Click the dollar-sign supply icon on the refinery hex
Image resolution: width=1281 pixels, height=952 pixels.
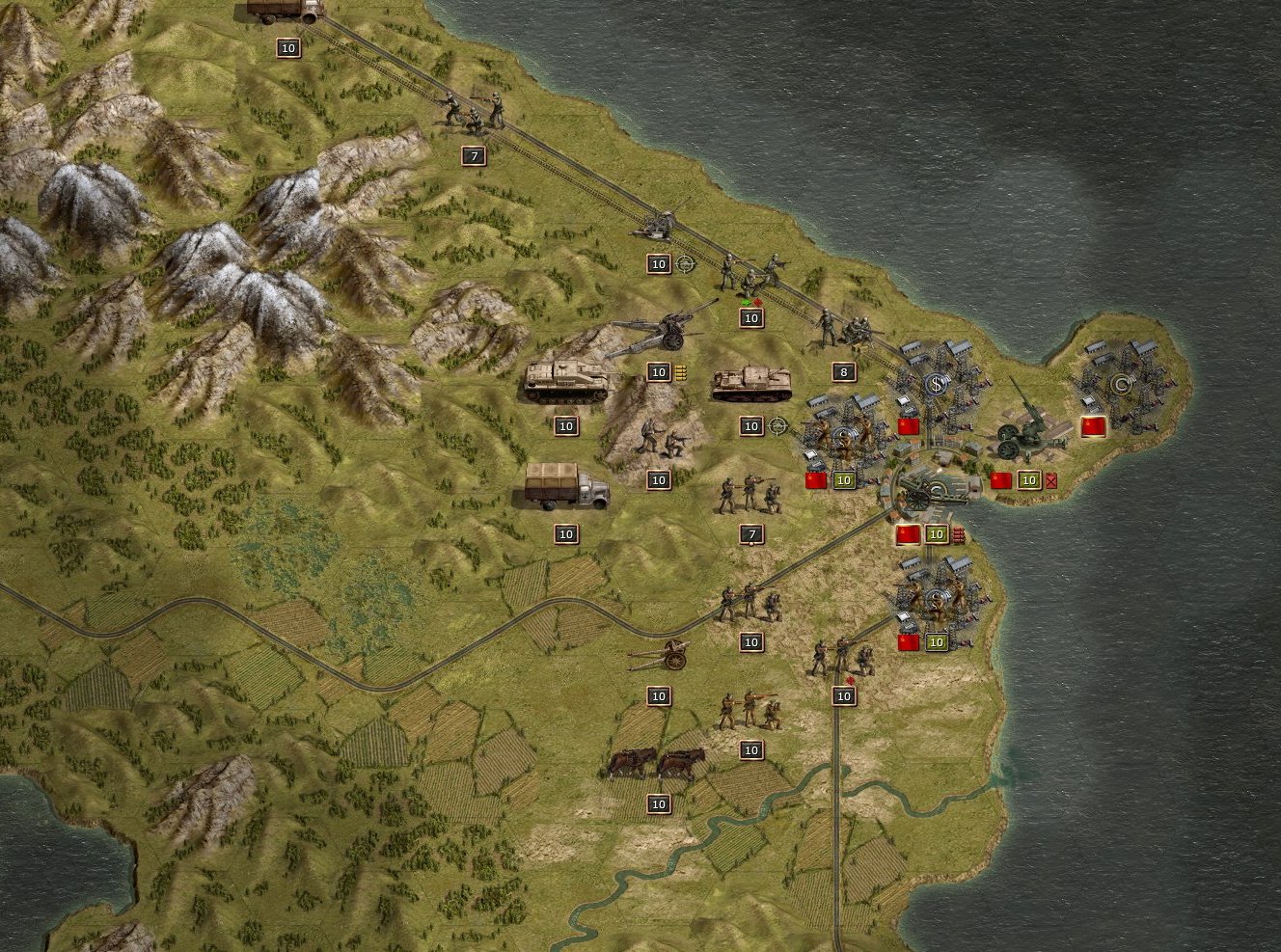tap(936, 384)
